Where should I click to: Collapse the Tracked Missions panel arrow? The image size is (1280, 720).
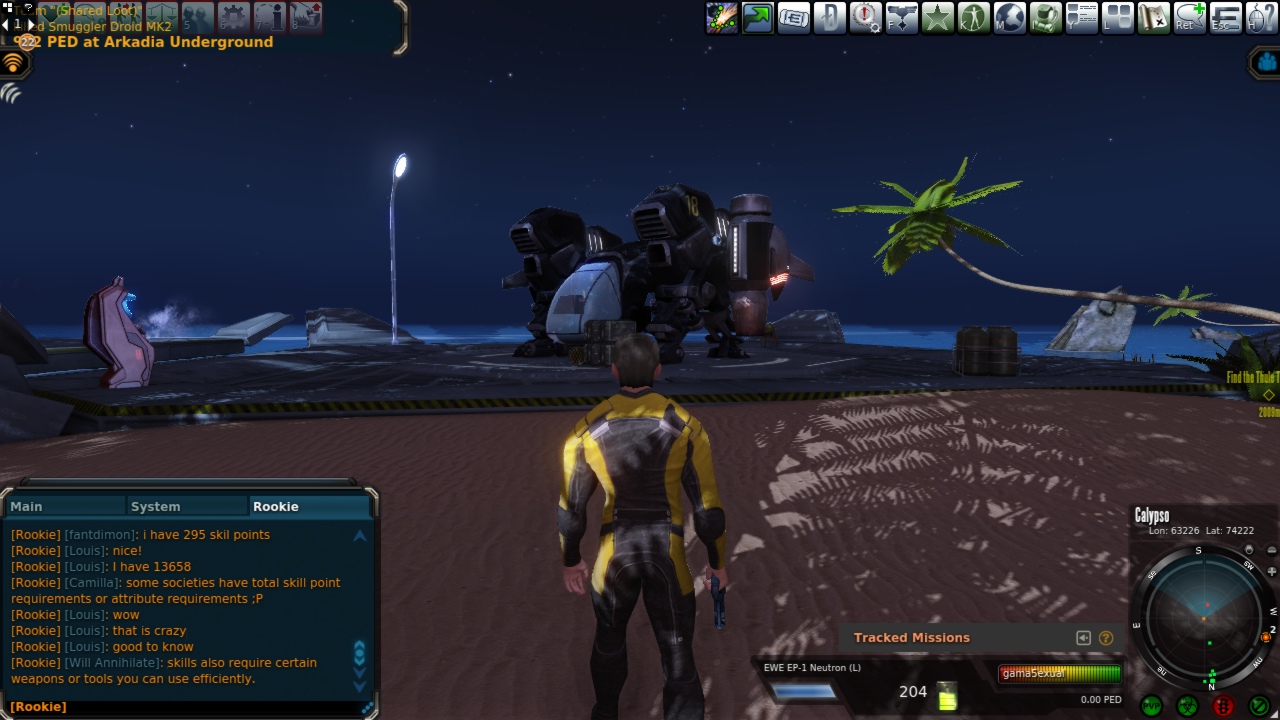[x=1083, y=638]
